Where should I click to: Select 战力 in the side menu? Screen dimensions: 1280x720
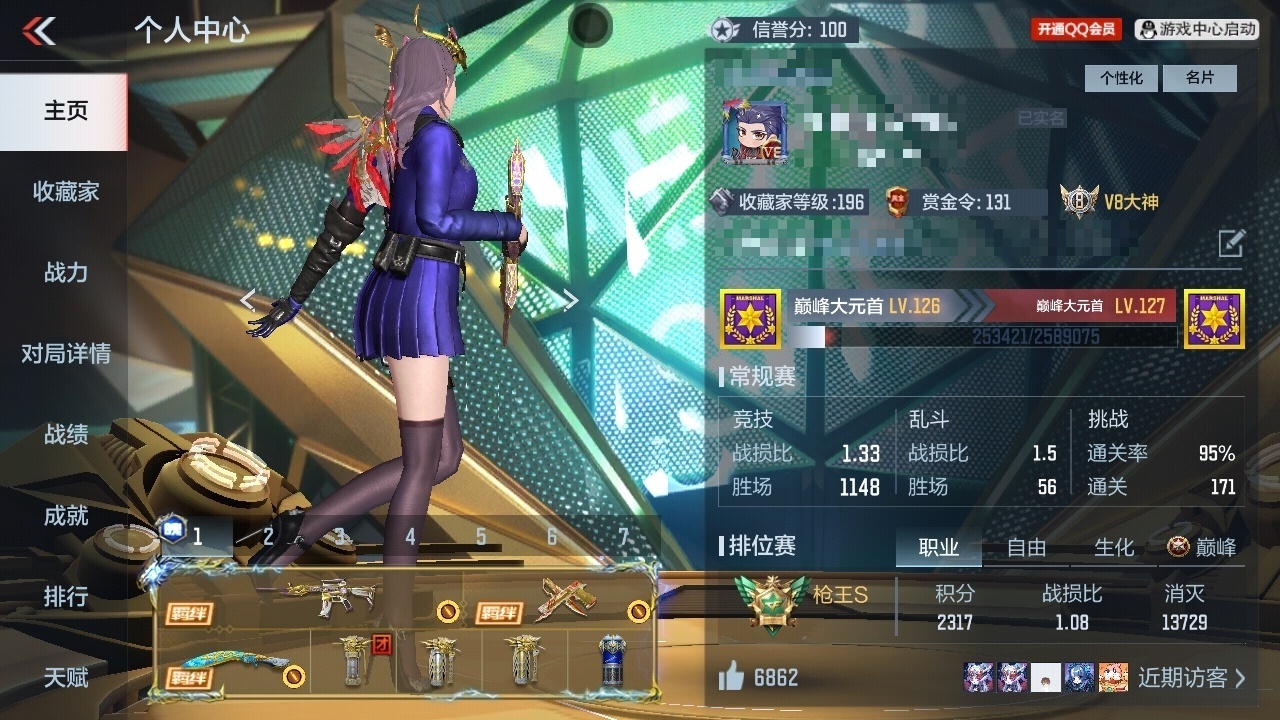coord(65,272)
